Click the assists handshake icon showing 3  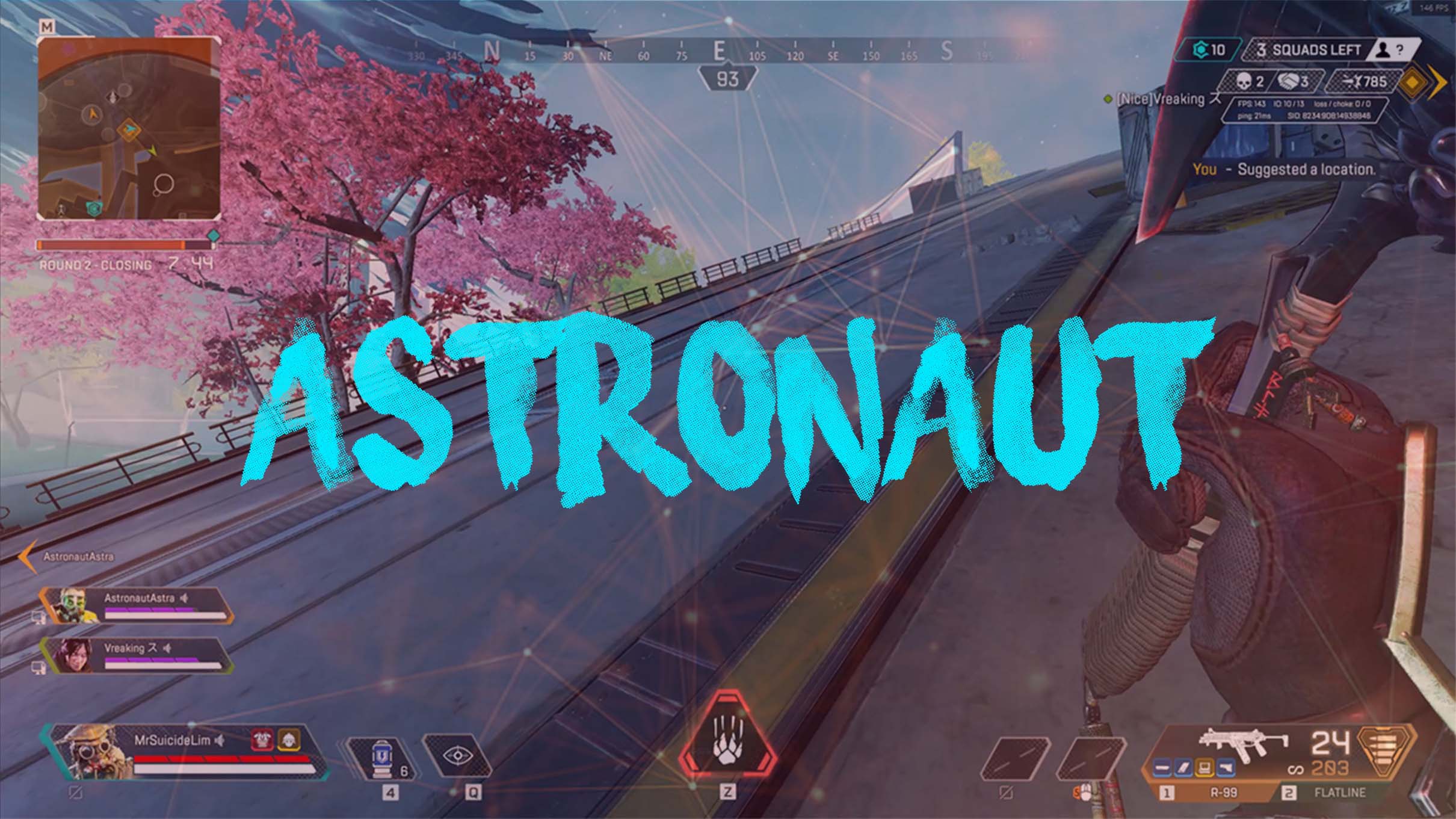click(1289, 80)
